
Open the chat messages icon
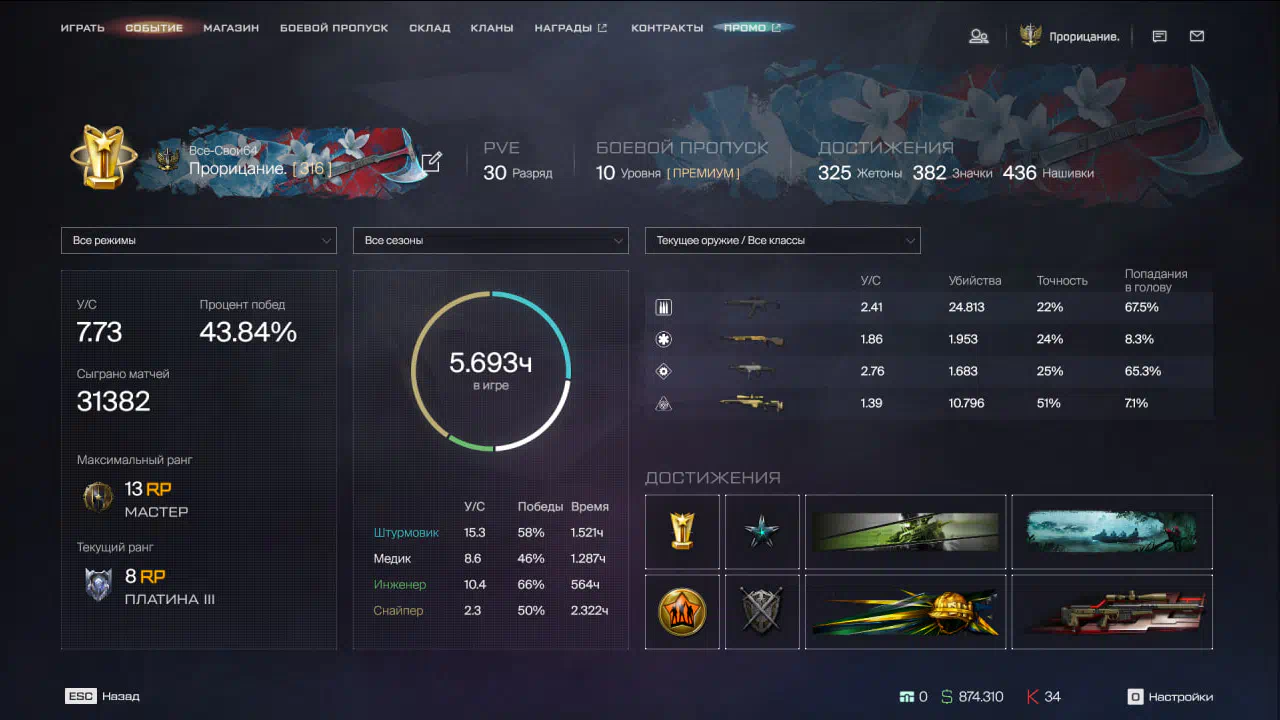pos(1160,36)
